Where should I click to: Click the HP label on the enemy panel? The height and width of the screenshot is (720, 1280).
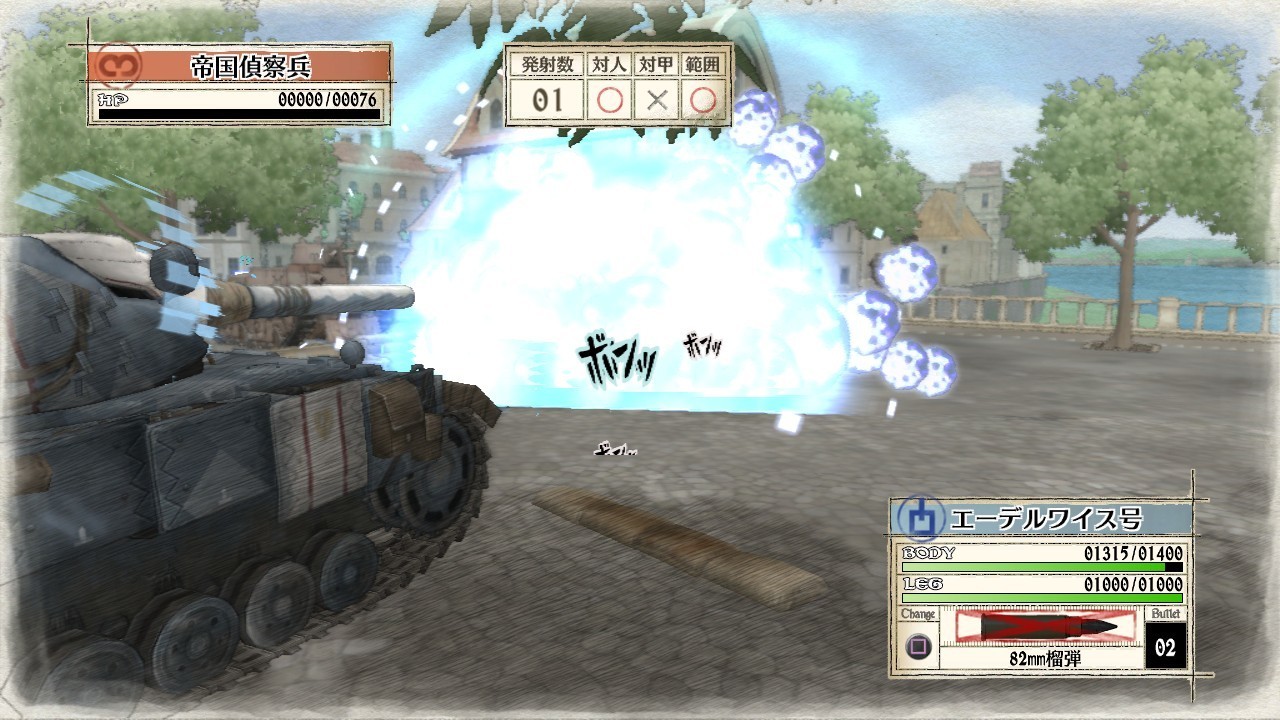pyautogui.click(x=110, y=98)
